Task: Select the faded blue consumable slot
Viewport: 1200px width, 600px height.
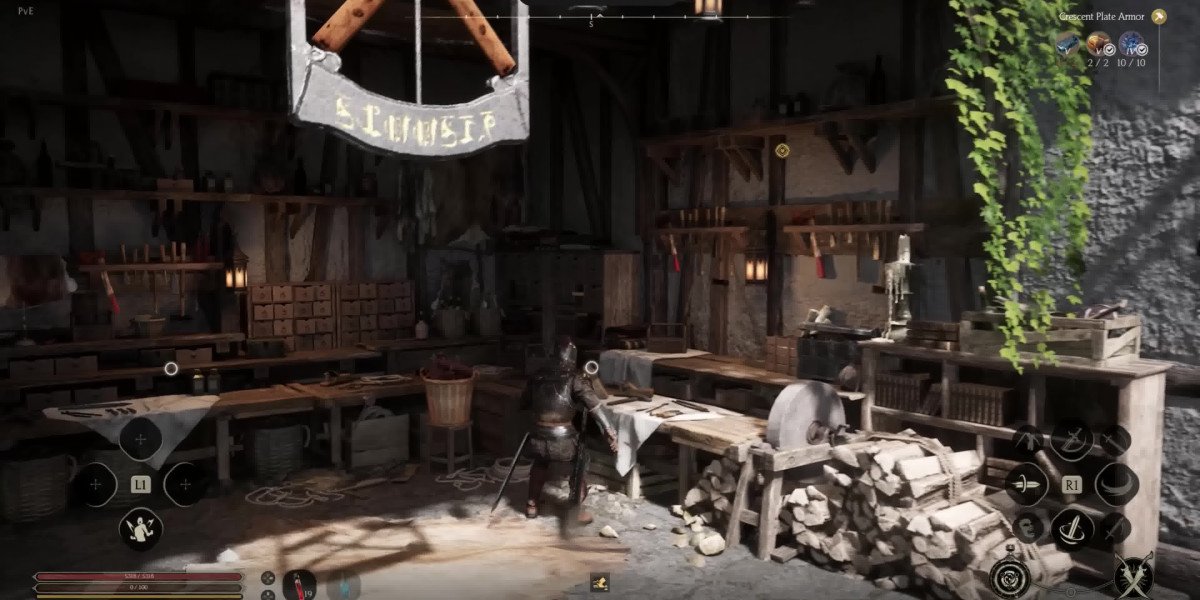Action: tap(342, 584)
